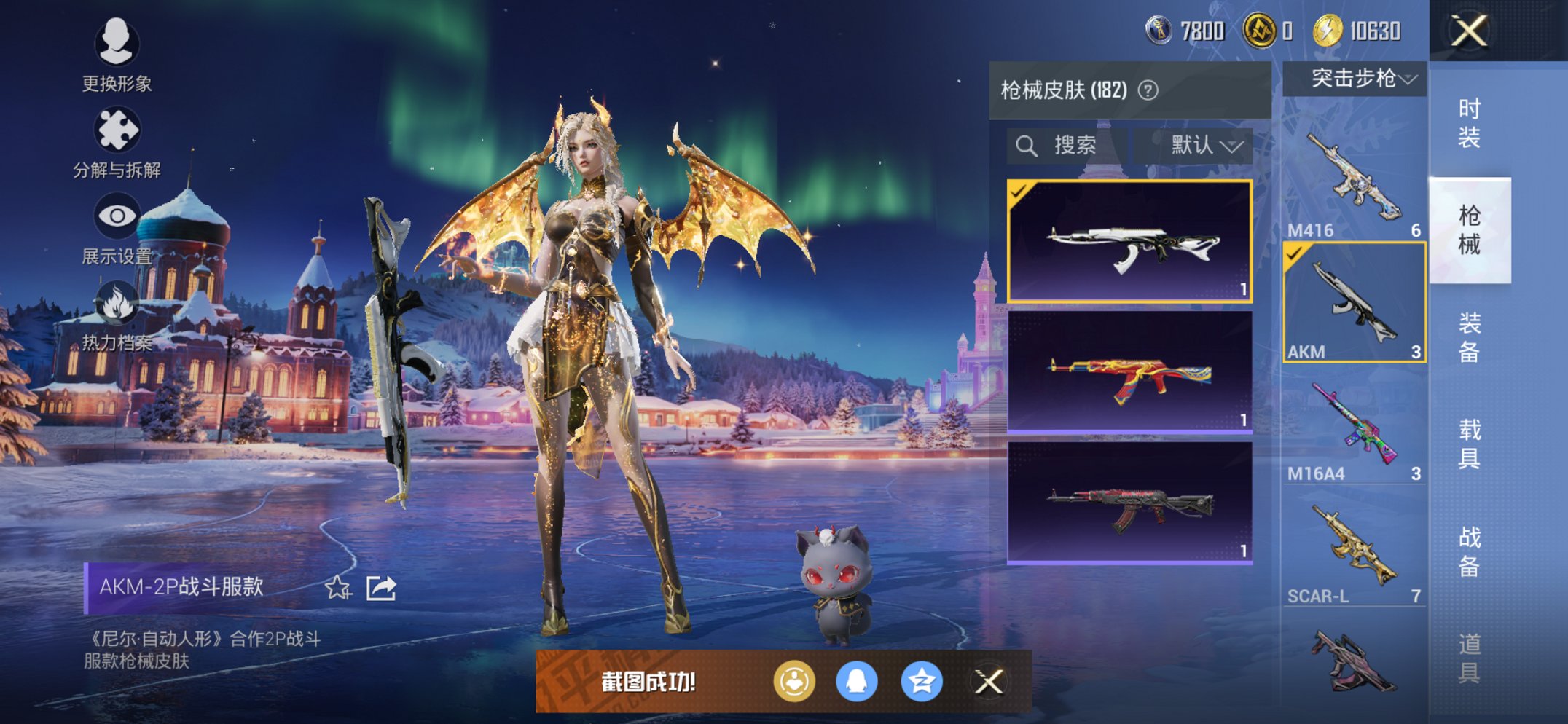
Task: Choose the dark red AKM skin
Action: [1129, 503]
